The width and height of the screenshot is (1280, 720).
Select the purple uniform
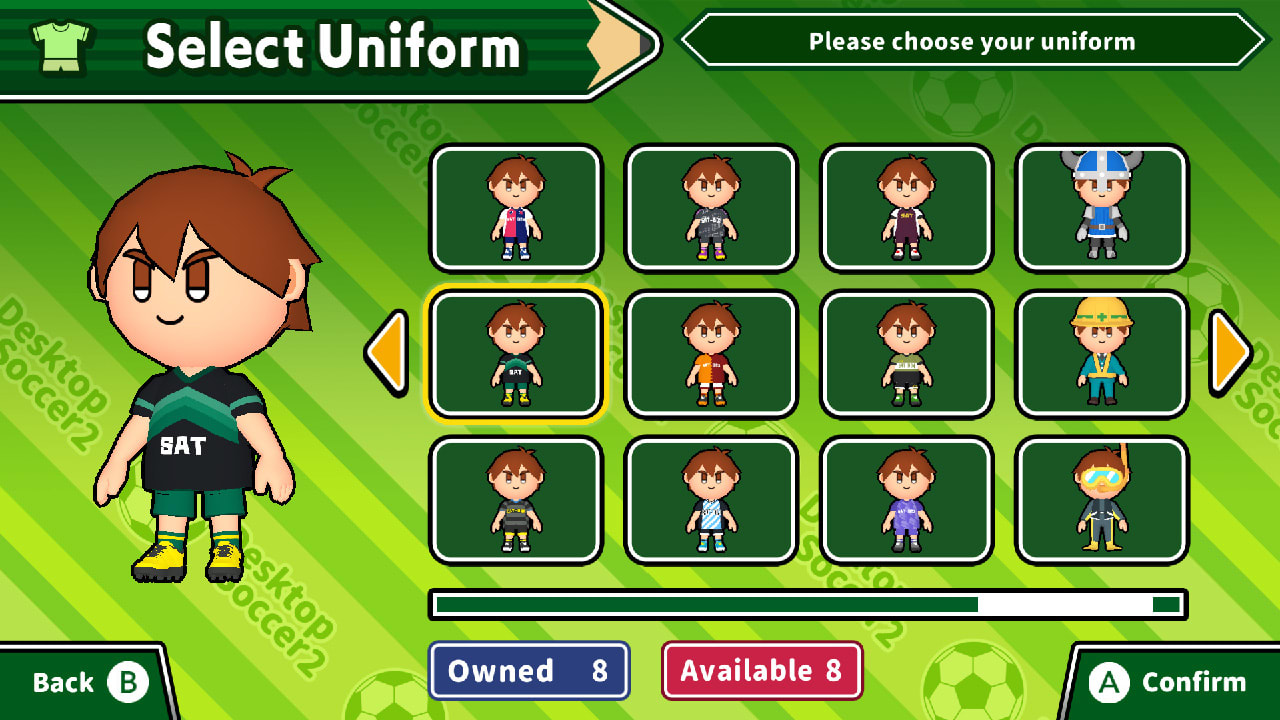coord(905,500)
